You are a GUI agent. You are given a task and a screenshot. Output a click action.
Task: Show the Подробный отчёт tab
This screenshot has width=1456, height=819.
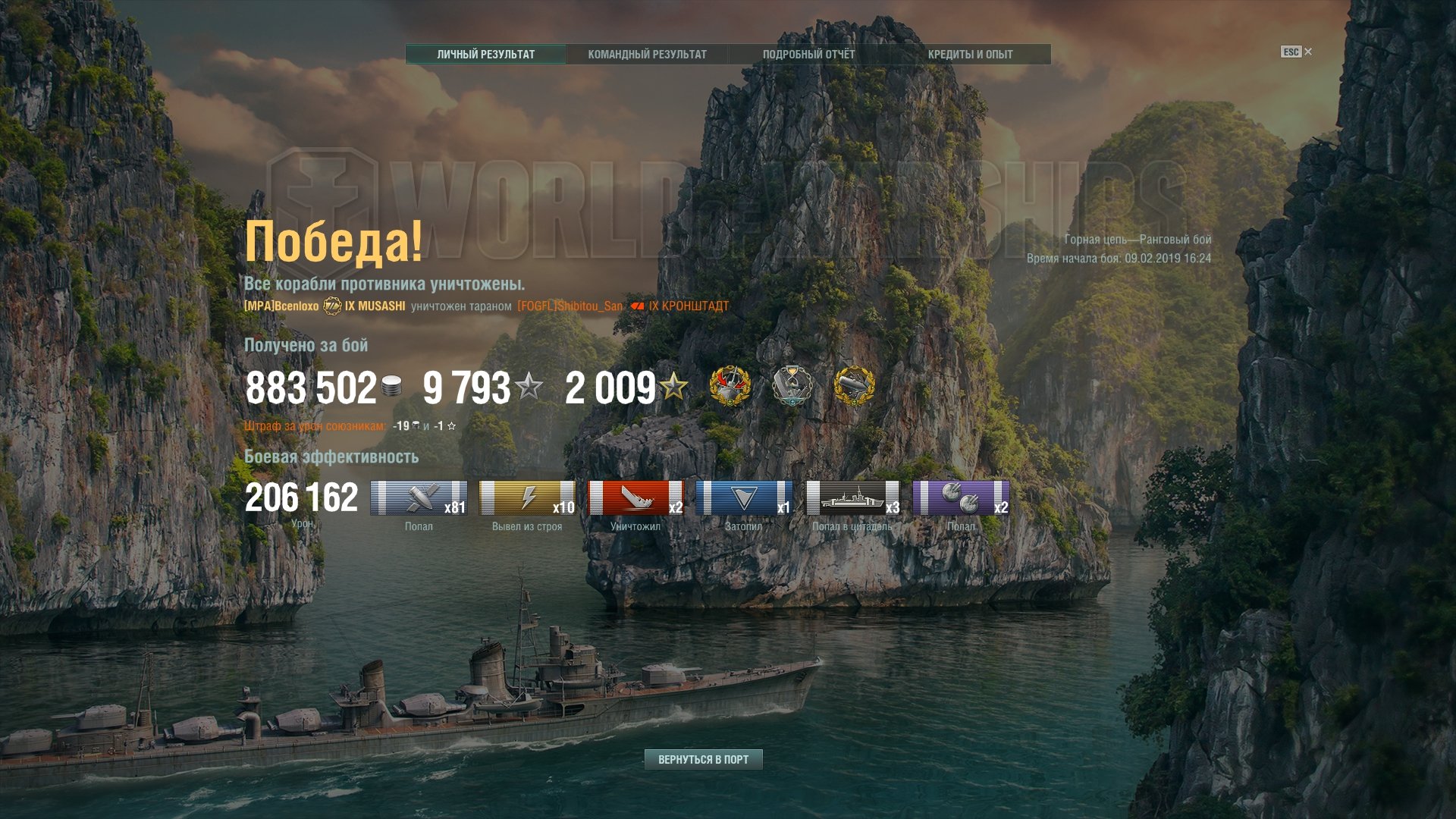point(808,55)
